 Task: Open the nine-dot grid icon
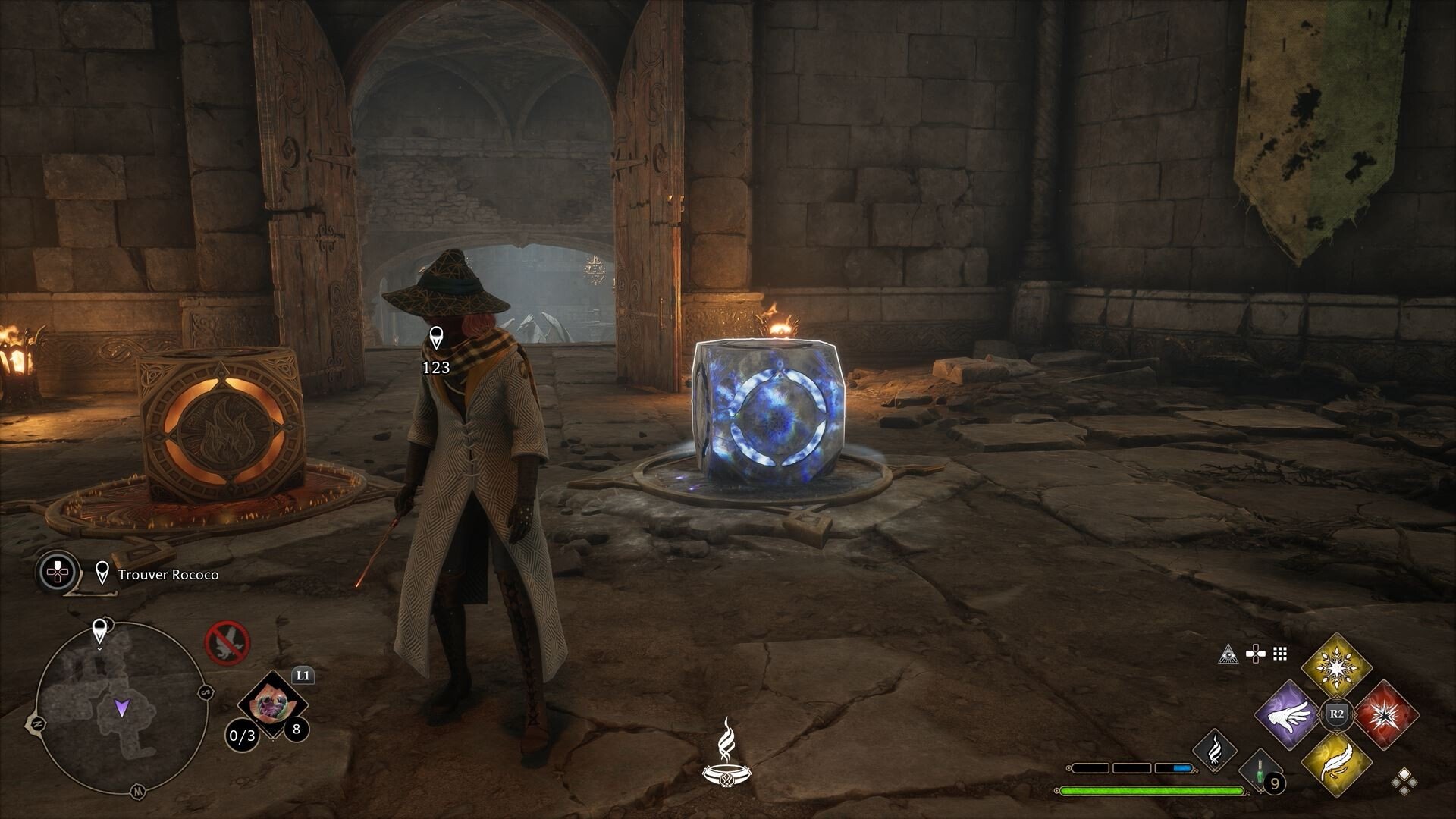pyautogui.click(x=1281, y=654)
